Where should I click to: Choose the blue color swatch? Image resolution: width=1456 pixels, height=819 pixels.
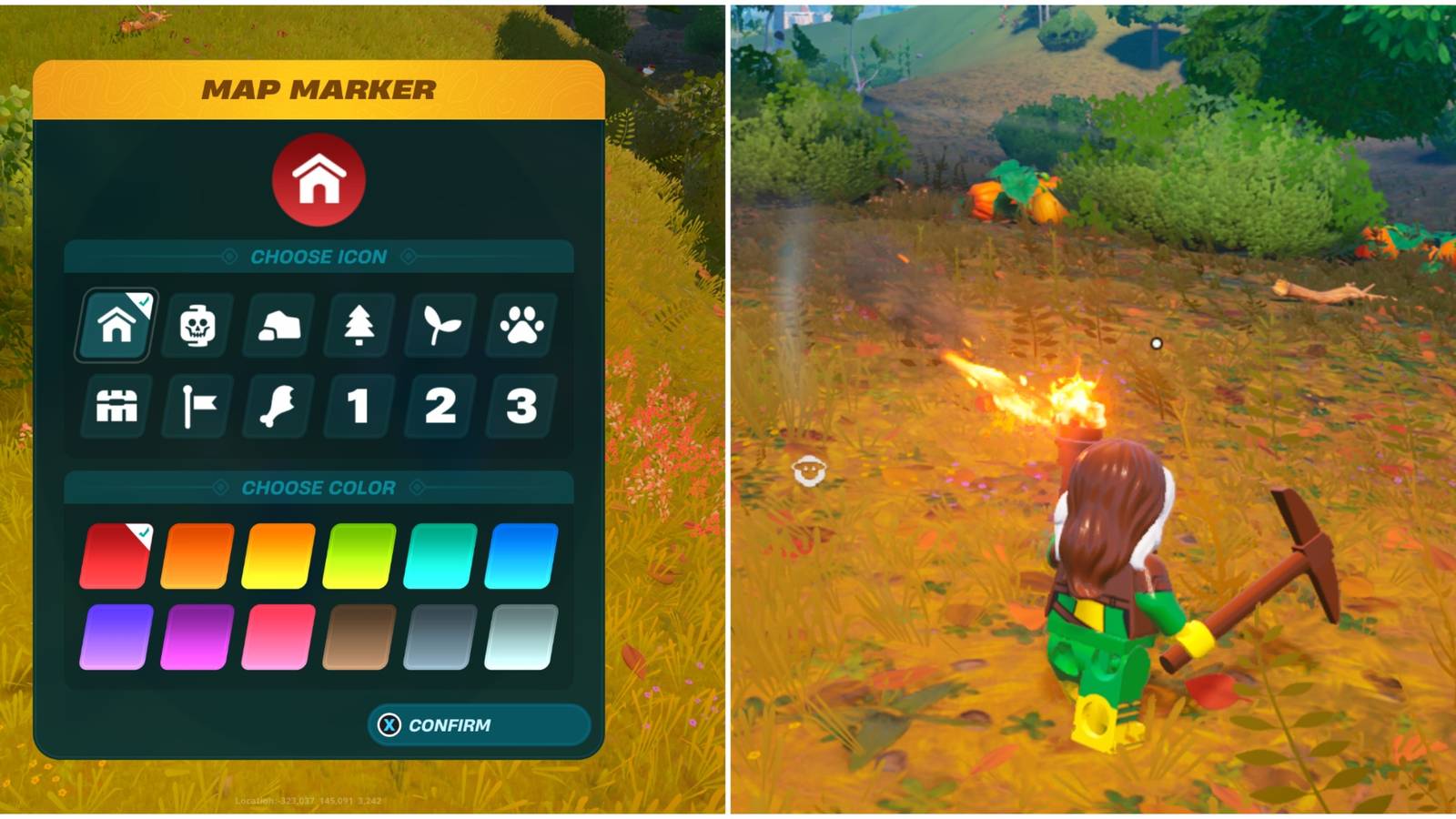516,557
